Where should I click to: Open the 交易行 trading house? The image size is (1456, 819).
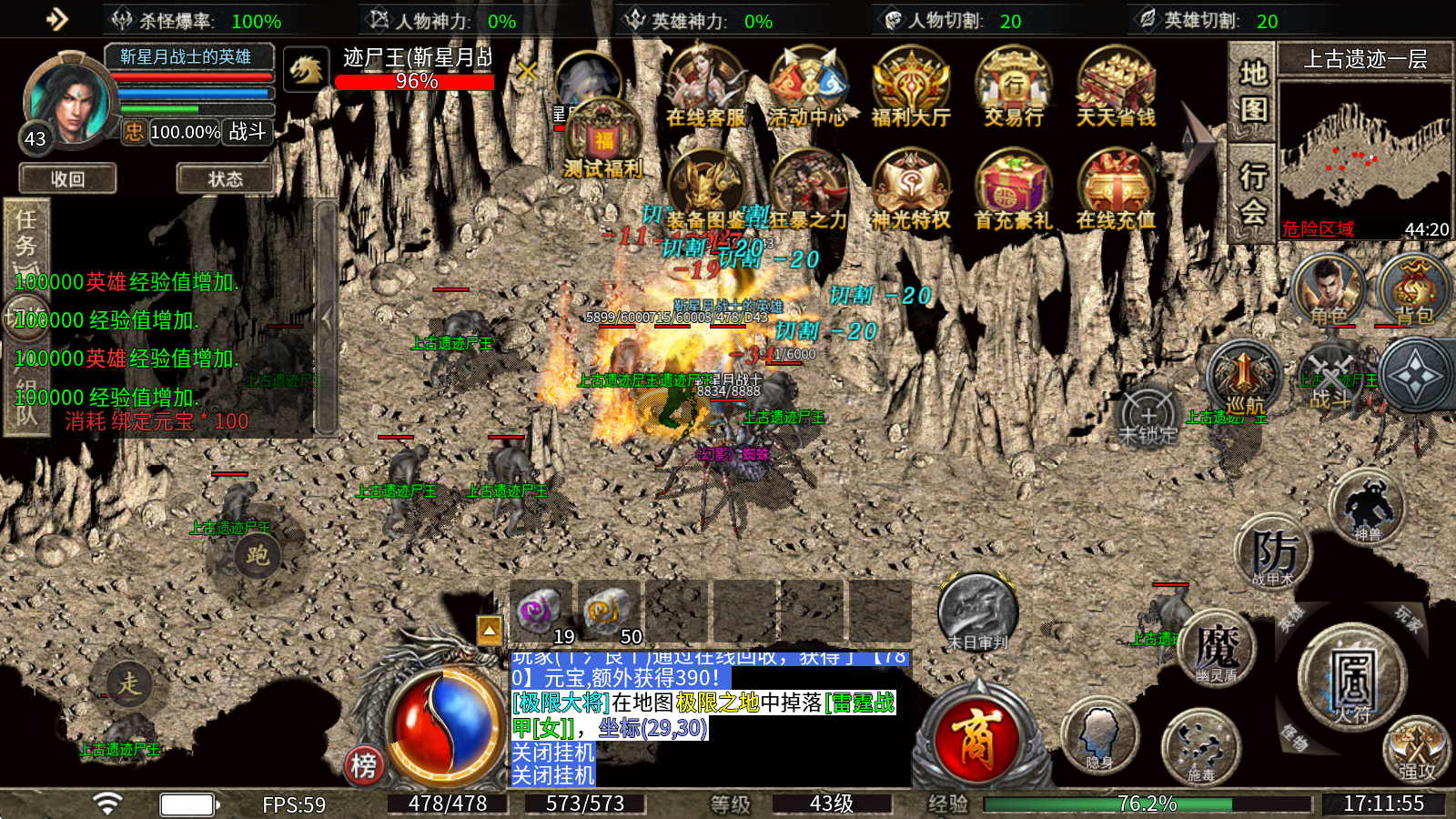click(1013, 88)
